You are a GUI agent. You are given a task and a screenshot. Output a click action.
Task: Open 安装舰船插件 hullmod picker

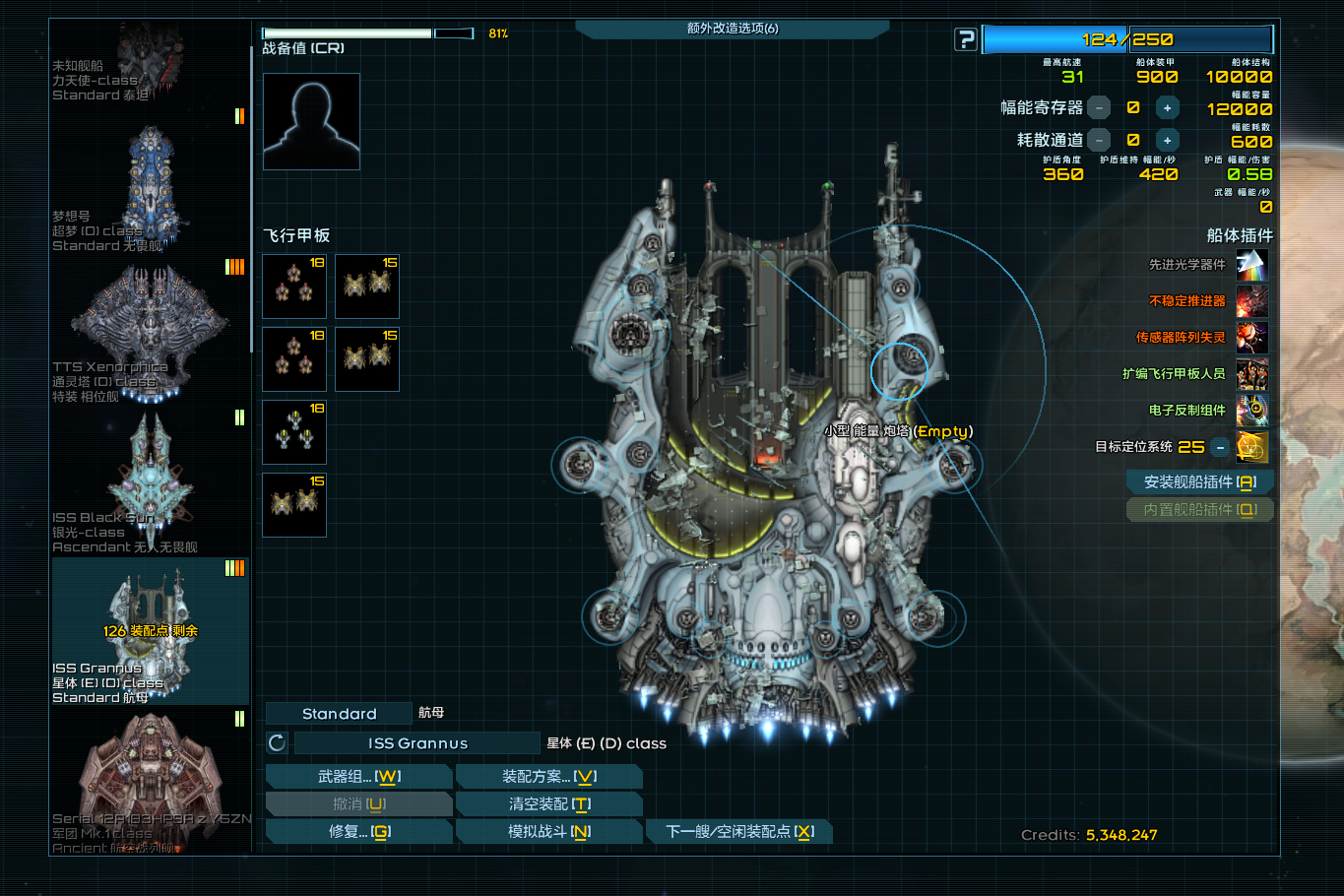(x=1199, y=482)
